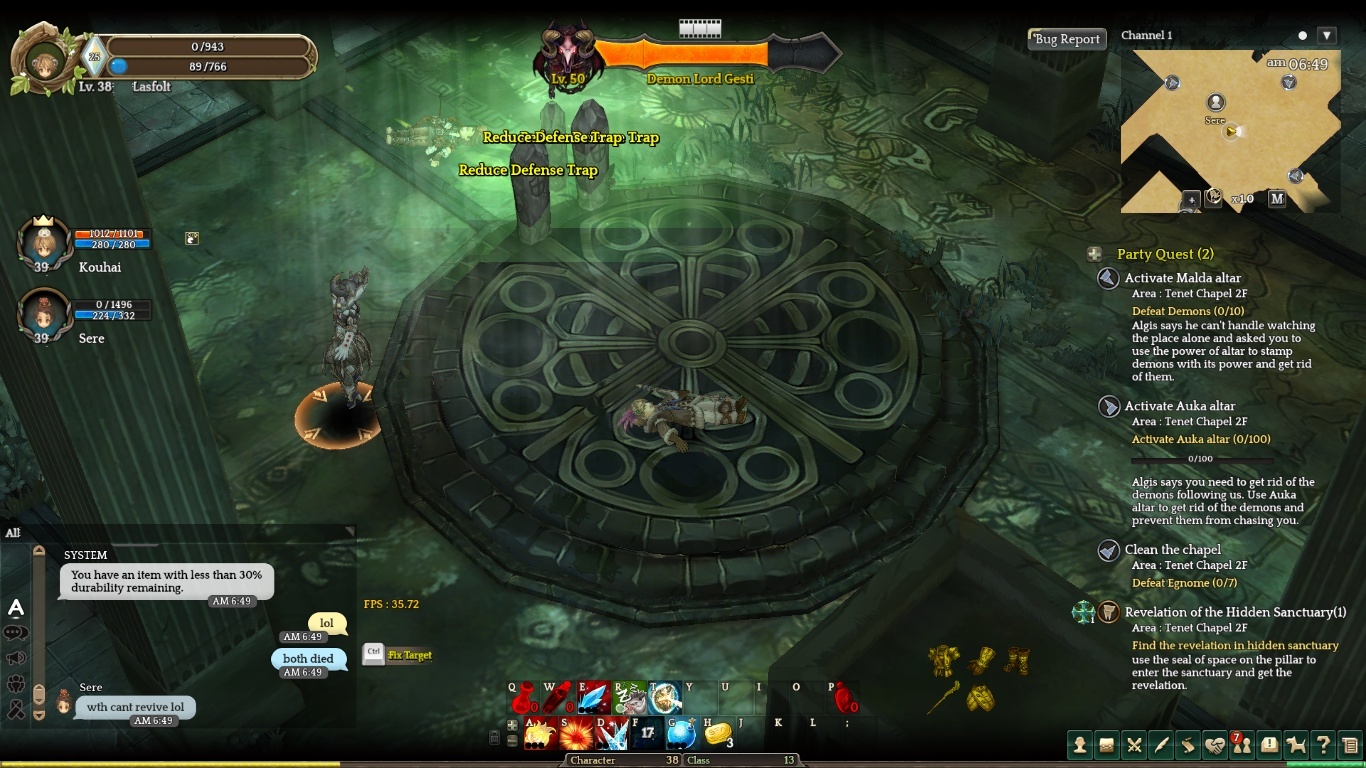Viewport: 1366px width, 768px height.
Task: Select the Clean the chapel quest
Action: [1172, 550]
